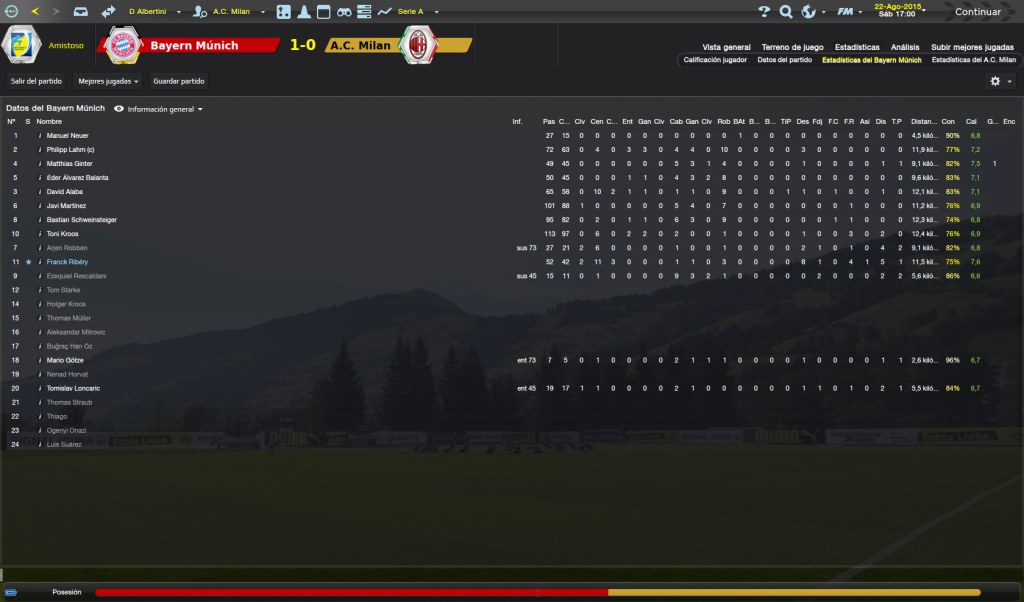1024x602 pixels.
Task: Open Subir mejores jugadas
Action: (x=972, y=47)
